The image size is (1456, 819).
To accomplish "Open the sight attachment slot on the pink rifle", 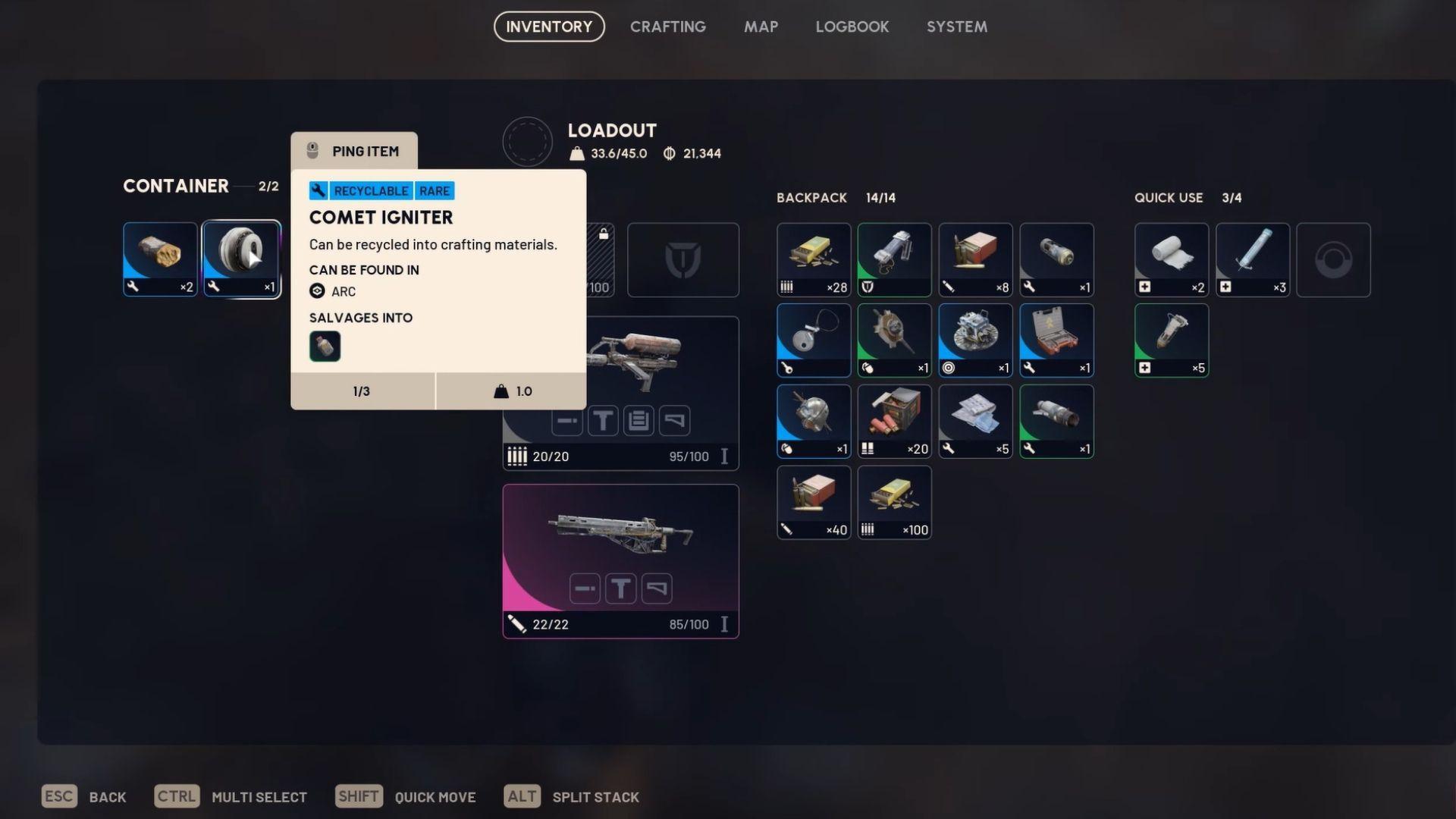I will click(620, 588).
